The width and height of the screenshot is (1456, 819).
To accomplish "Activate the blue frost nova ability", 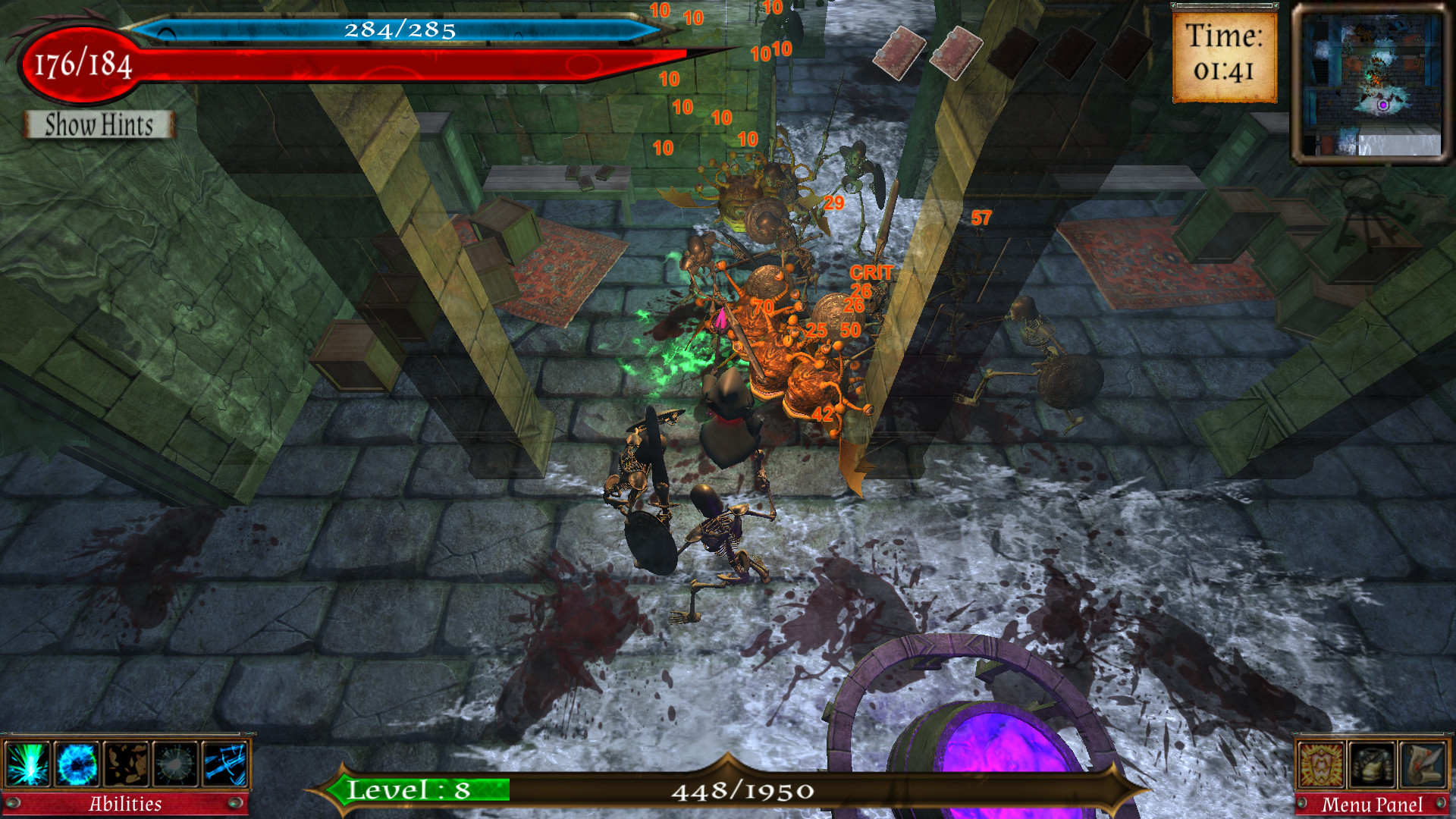I will click(76, 764).
